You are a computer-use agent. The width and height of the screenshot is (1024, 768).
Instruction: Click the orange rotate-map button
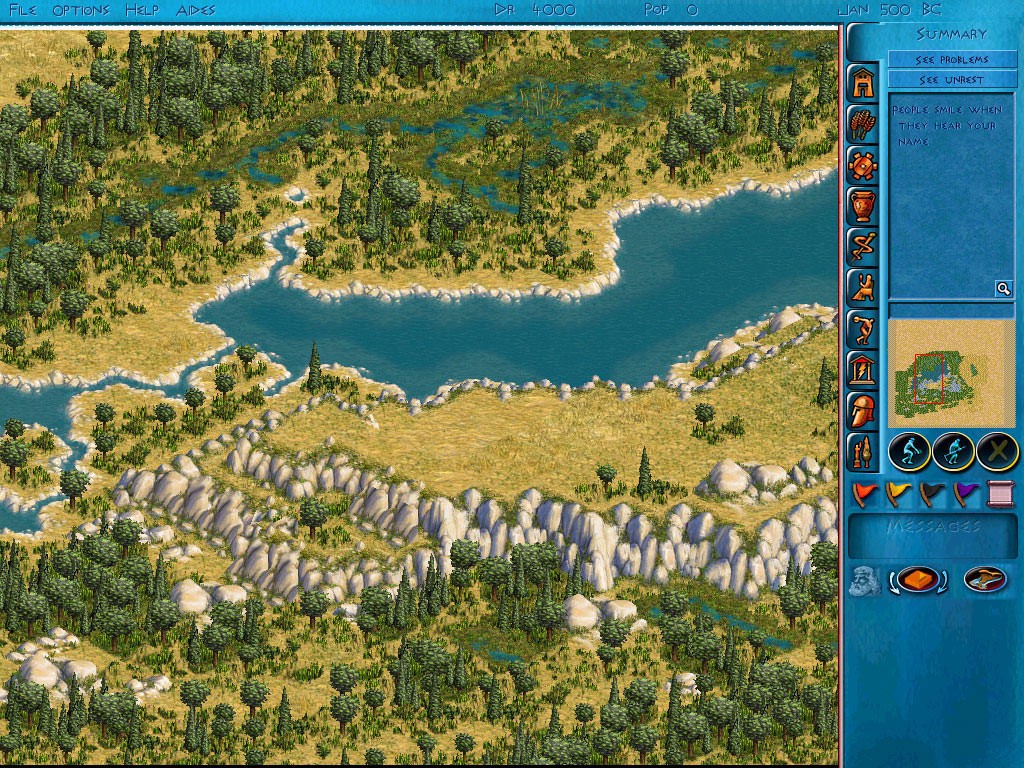919,580
